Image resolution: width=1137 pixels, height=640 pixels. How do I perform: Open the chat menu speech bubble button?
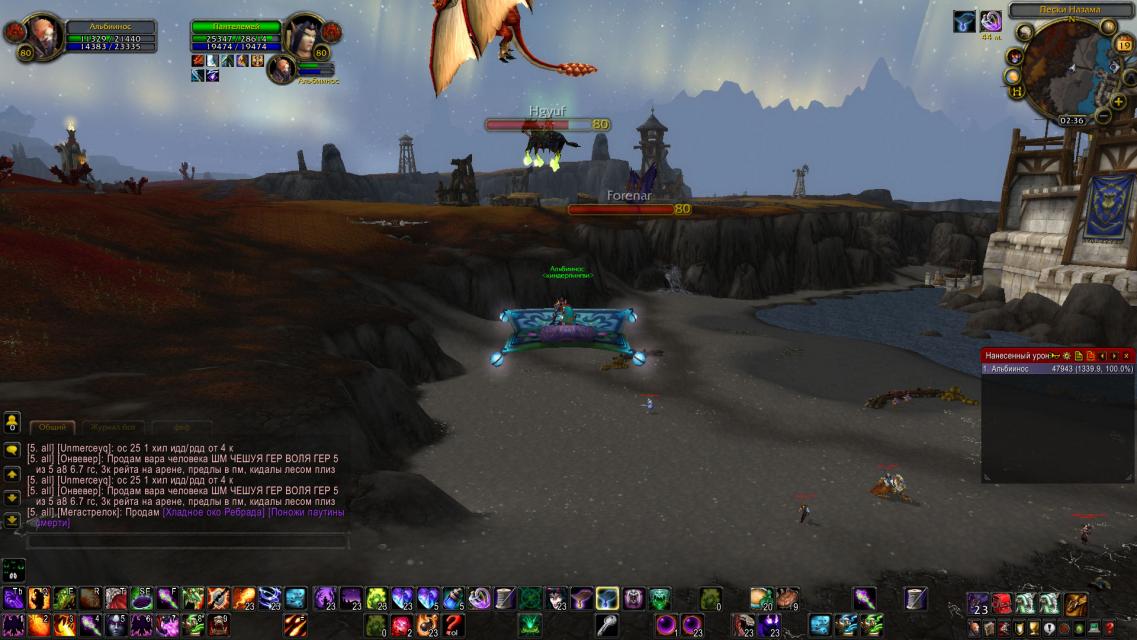[x=12, y=450]
